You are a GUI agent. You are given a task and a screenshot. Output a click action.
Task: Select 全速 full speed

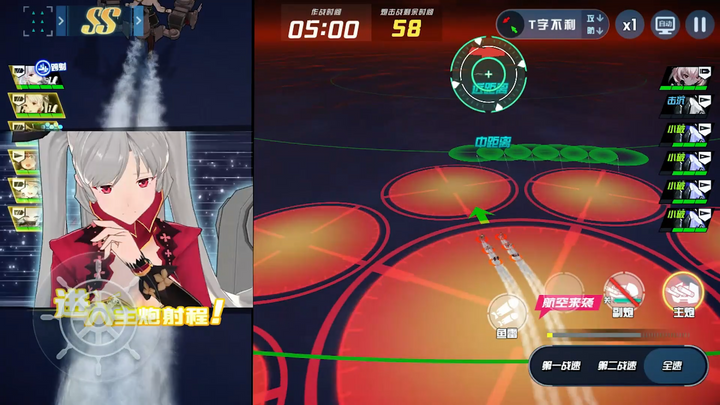click(x=672, y=366)
